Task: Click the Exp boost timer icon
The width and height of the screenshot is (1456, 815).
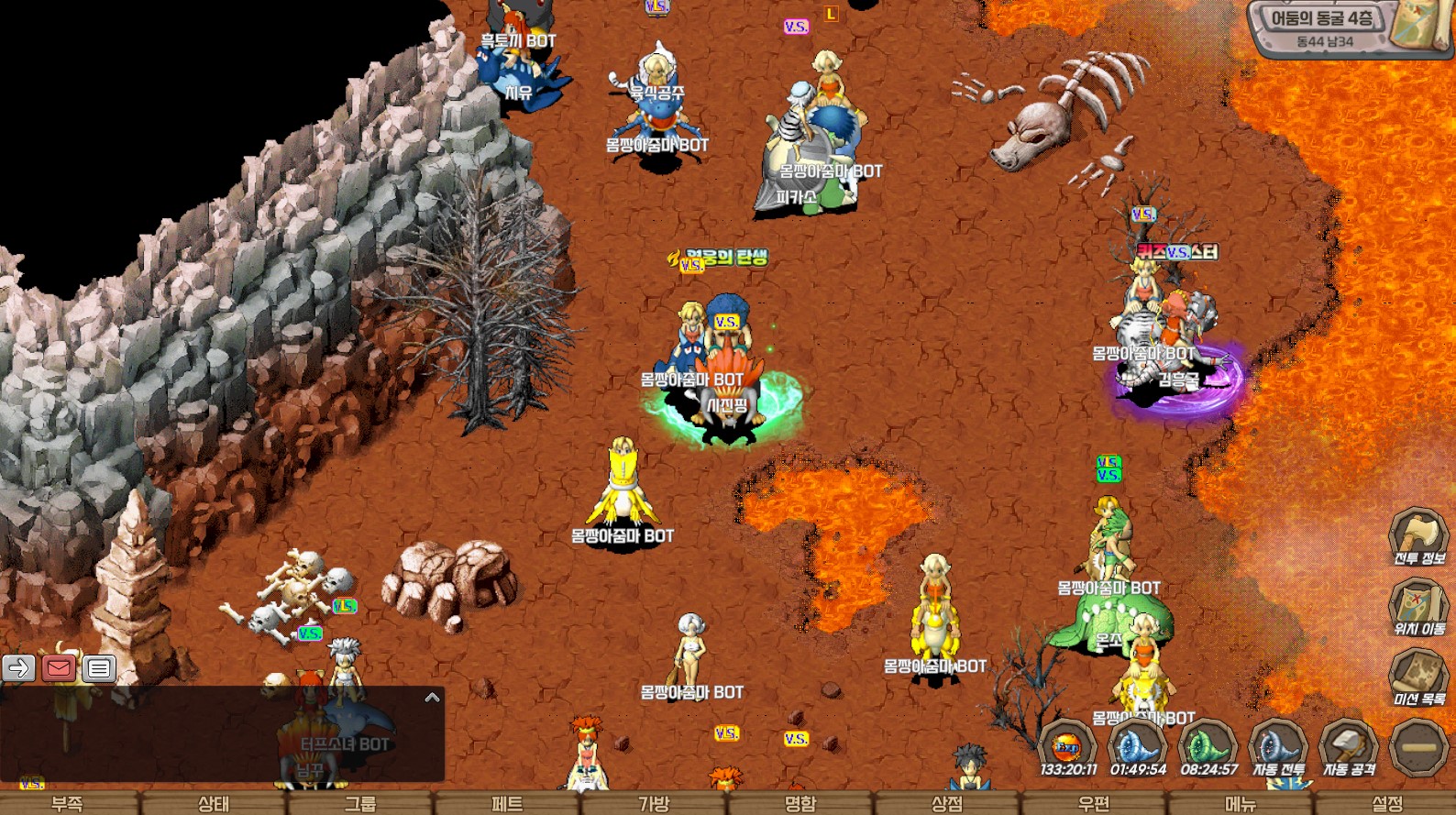Action: point(1067,745)
